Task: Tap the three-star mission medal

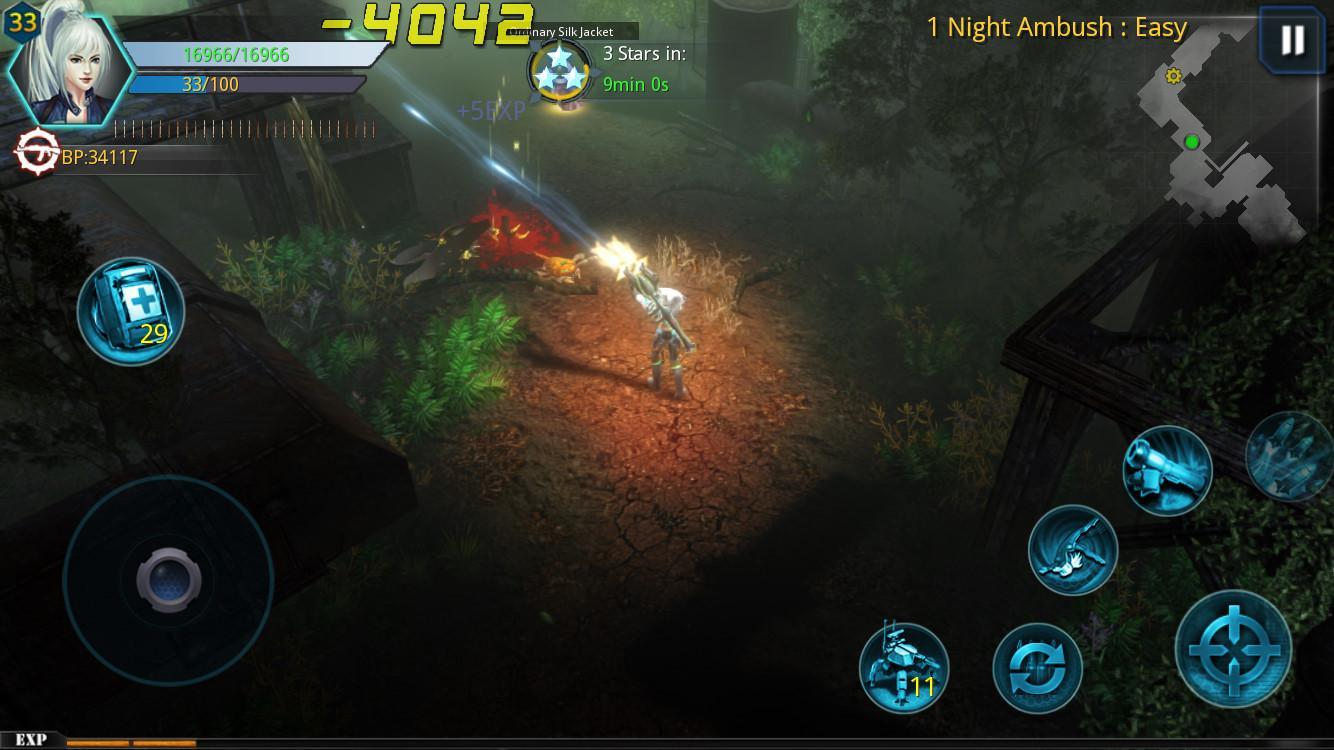Action: (557, 68)
